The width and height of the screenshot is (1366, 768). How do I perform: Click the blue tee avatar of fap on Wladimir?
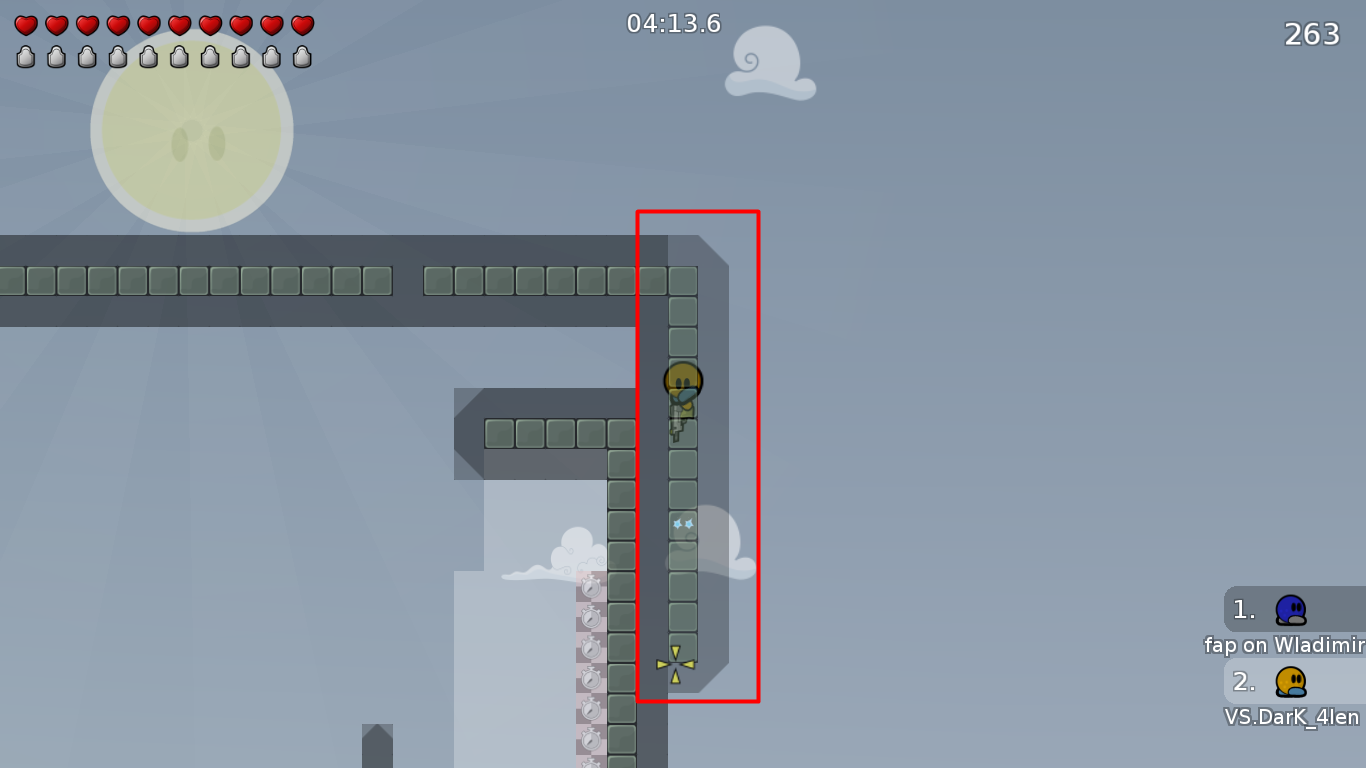(1290, 609)
